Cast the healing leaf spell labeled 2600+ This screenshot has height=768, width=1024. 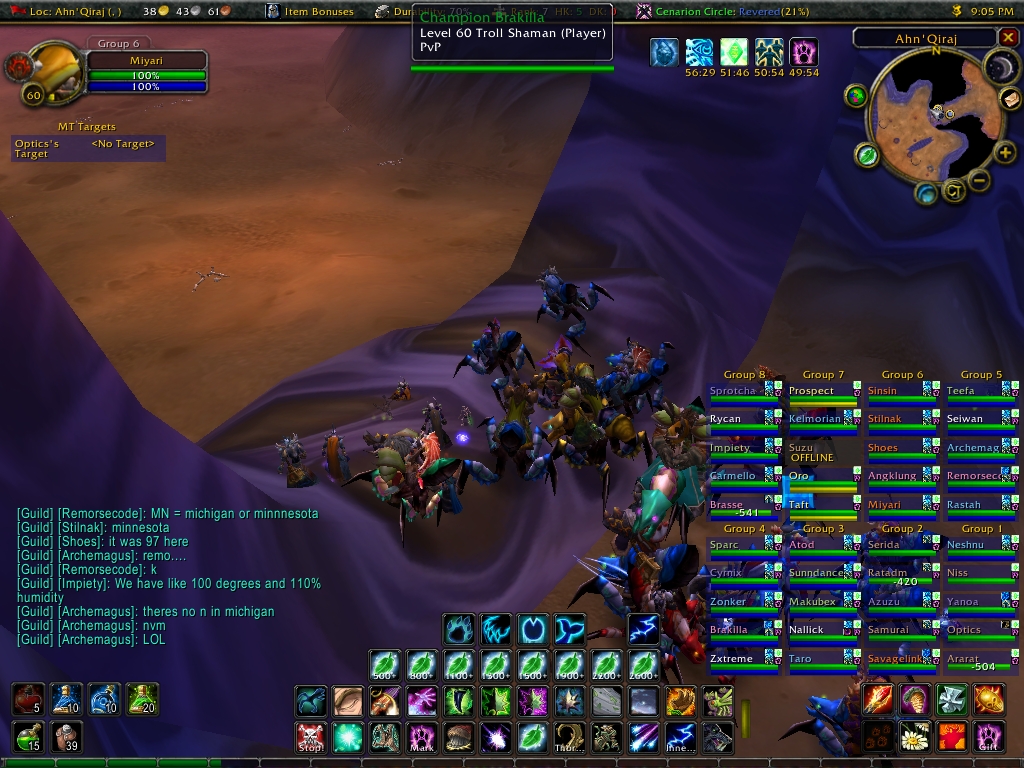643,665
